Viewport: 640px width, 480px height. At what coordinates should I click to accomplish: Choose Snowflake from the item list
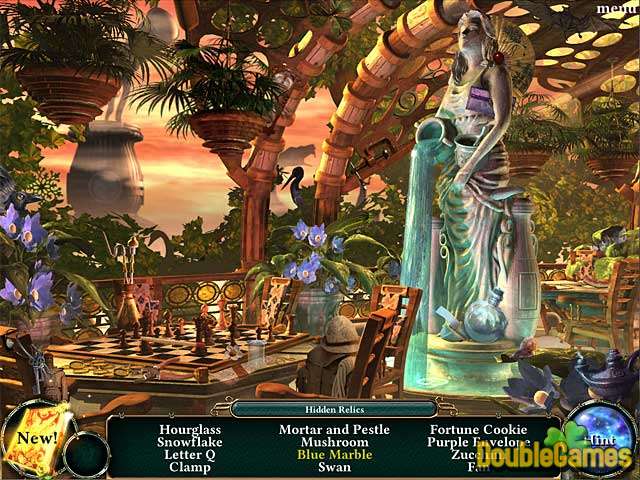187,441
